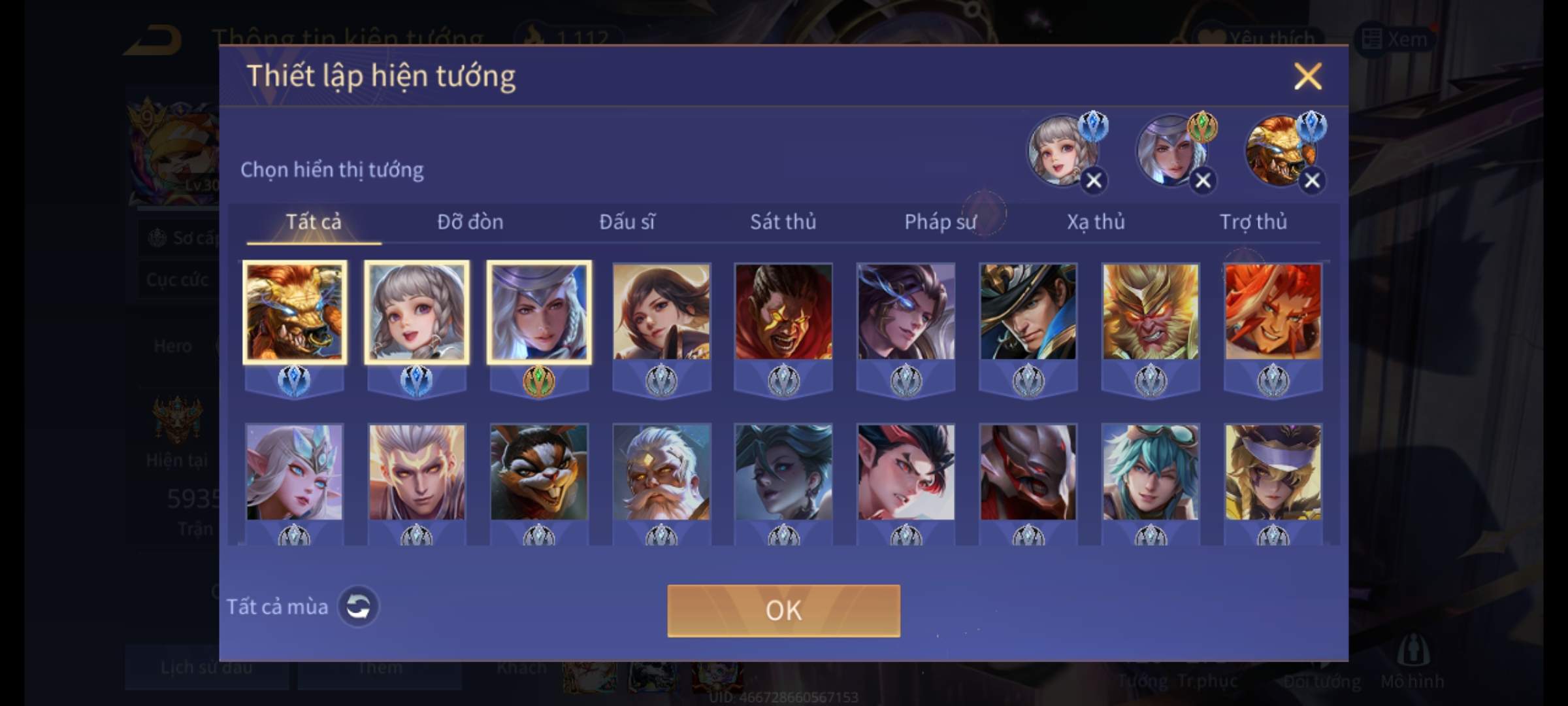
Task: Choose the teal-haired hero with goggles
Action: (1151, 472)
